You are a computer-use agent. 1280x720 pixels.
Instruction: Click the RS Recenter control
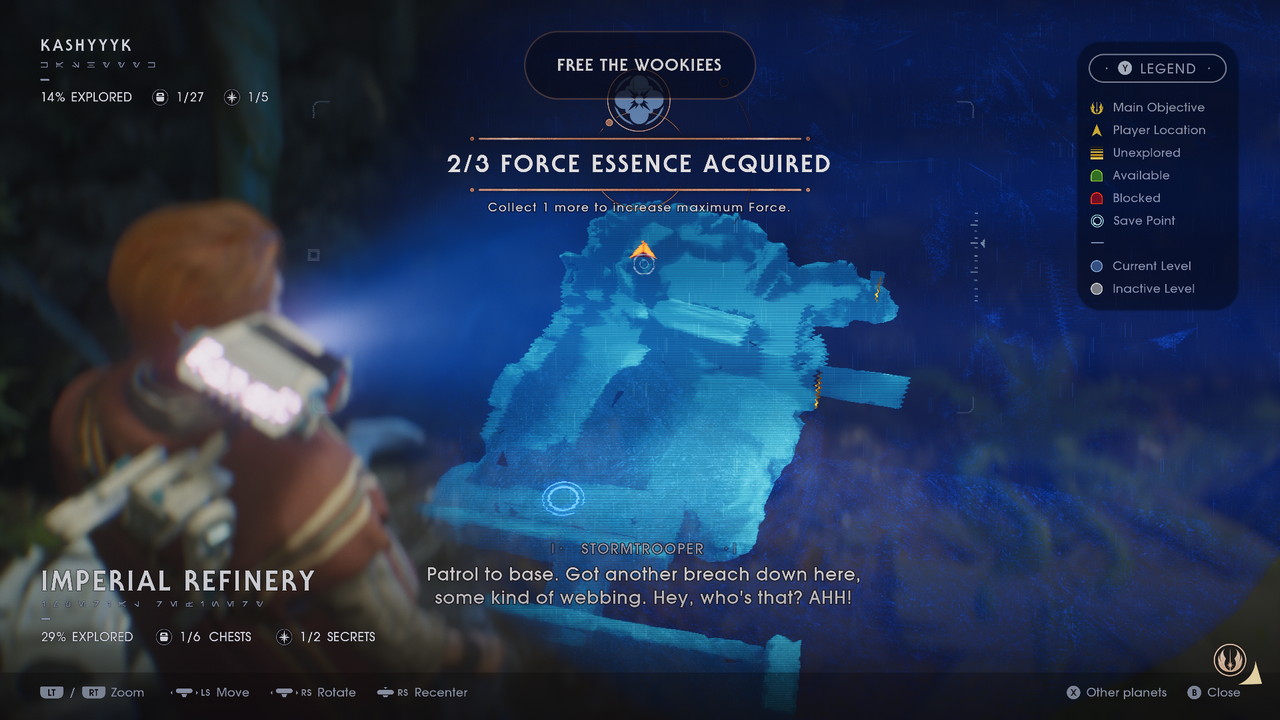422,692
